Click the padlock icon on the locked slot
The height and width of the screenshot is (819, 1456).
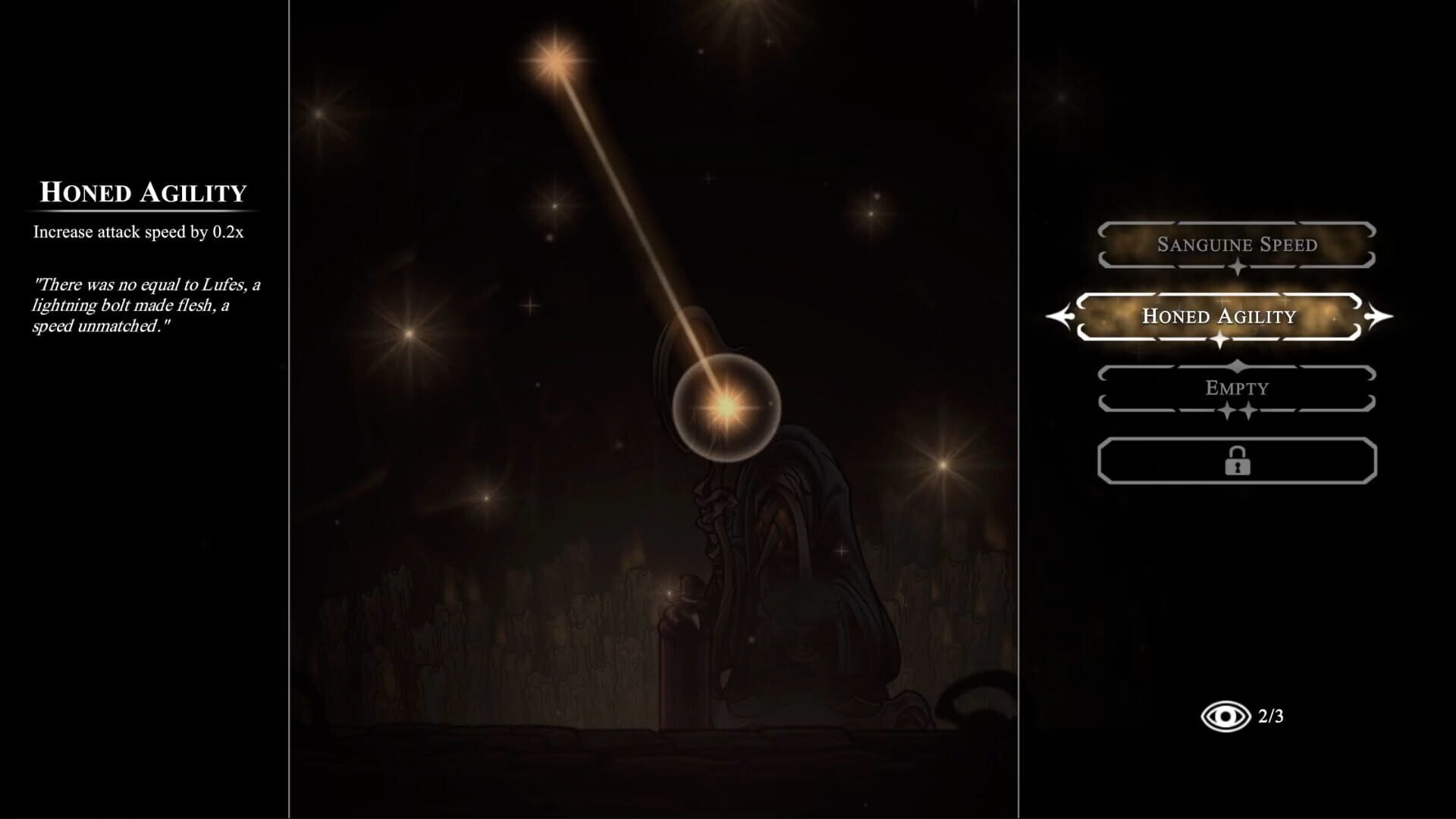coord(1237,460)
